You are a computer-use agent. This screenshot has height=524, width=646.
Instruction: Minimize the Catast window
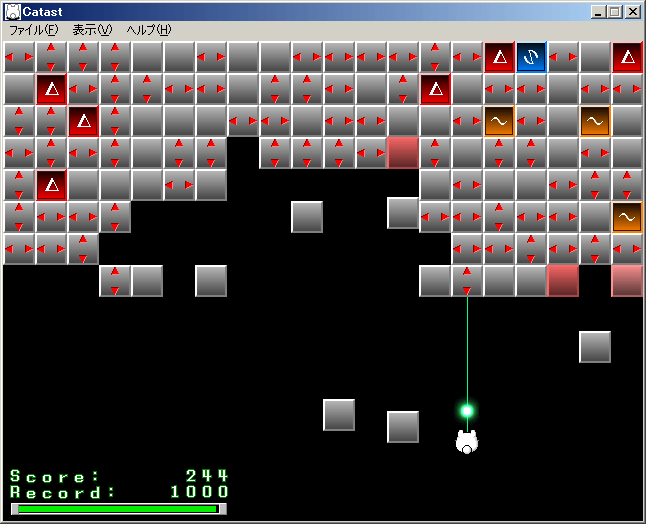(598, 12)
